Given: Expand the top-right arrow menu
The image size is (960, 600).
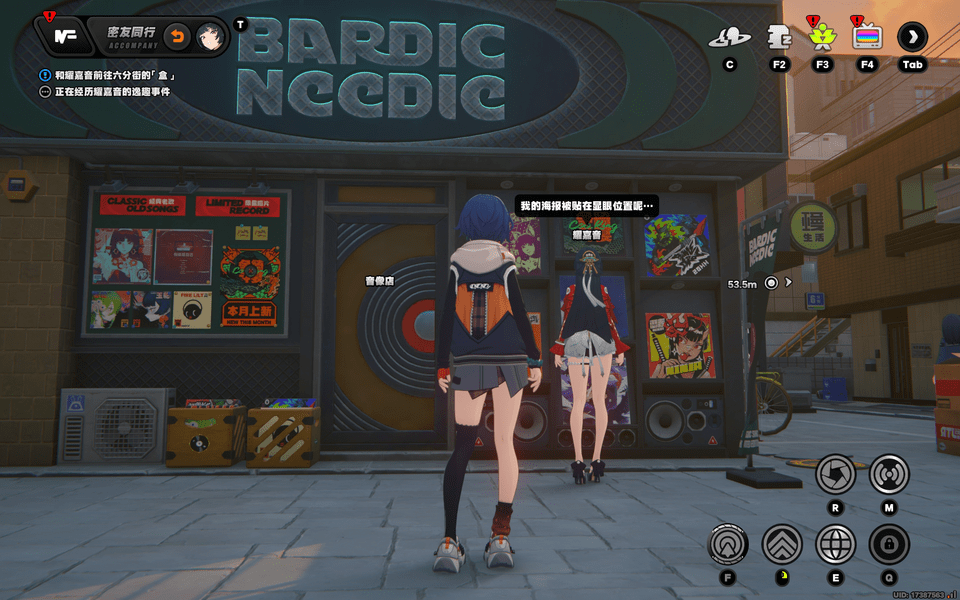Looking at the screenshot, I should click(912, 38).
